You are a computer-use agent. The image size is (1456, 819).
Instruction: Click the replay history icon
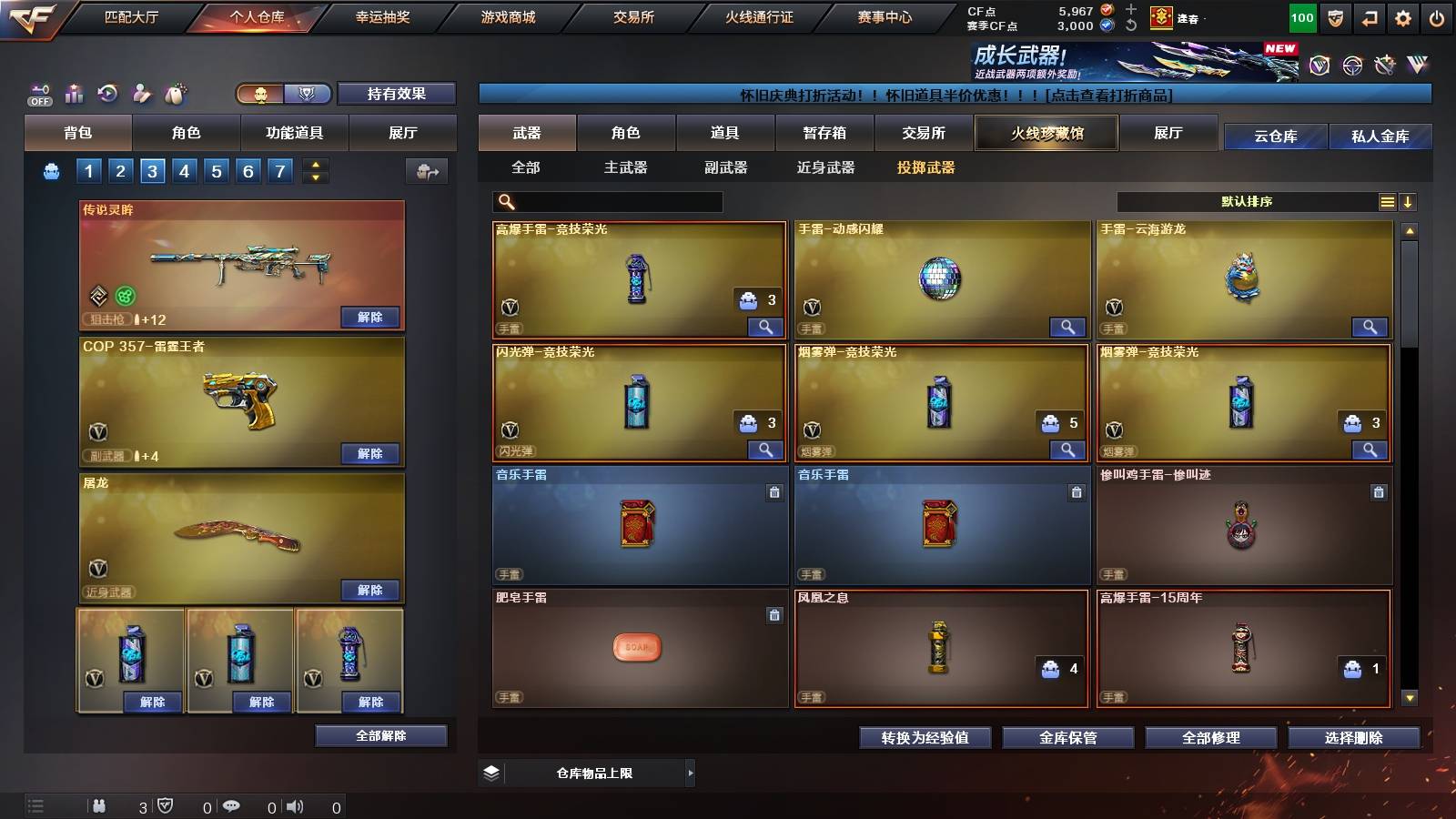pyautogui.click(x=107, y=91)
